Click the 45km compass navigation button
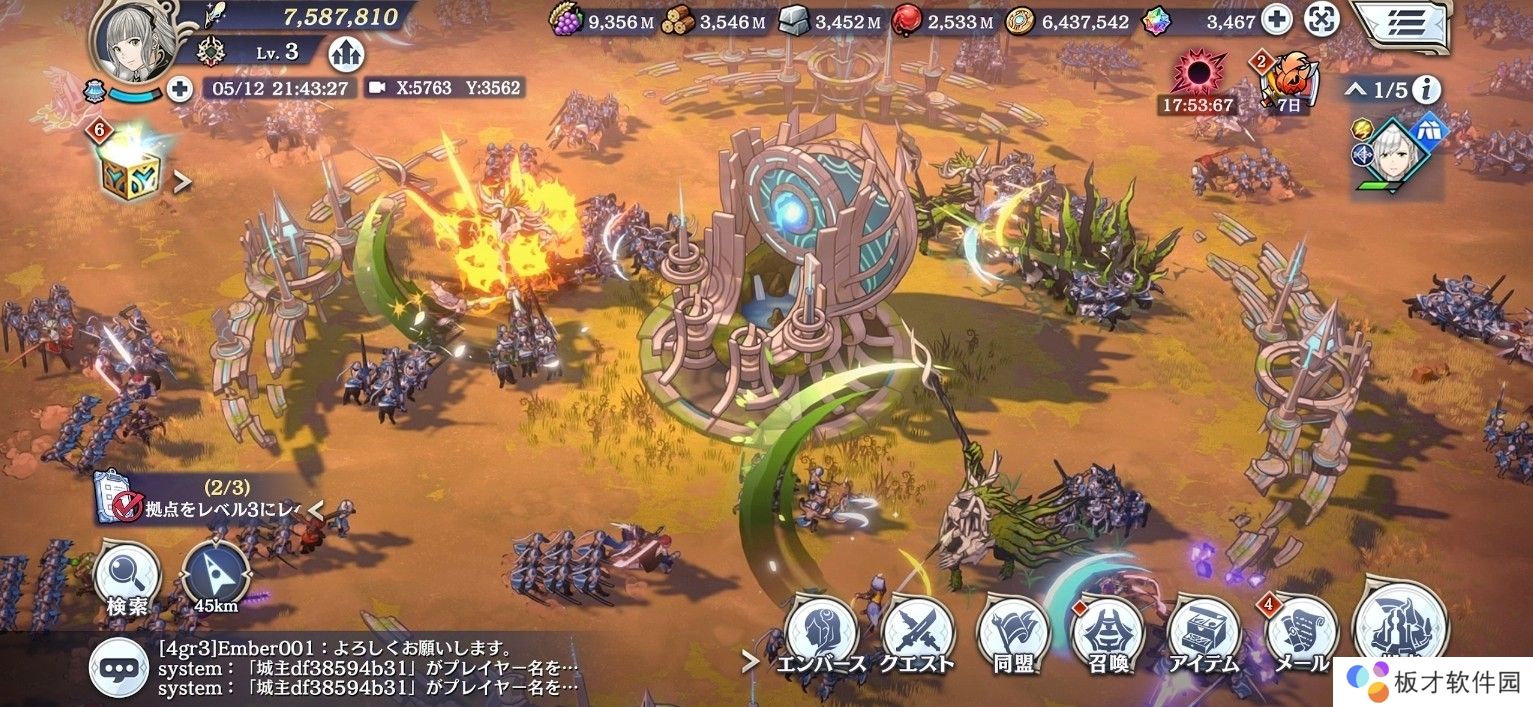The height and width of the screenshot is (707, 1533). 216,578
